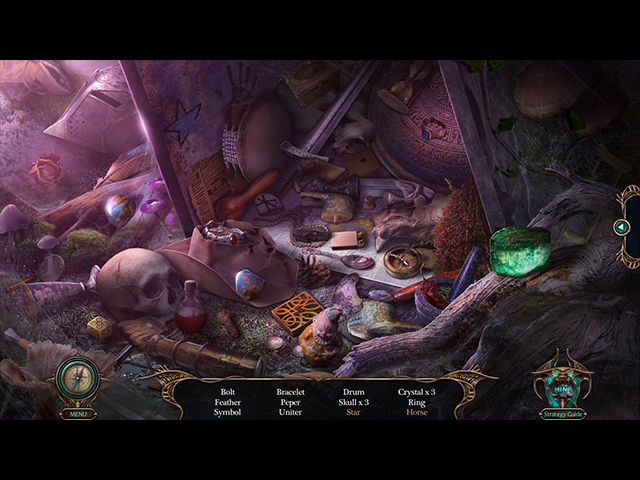Open the Strategy Guide

click(561, 413)
